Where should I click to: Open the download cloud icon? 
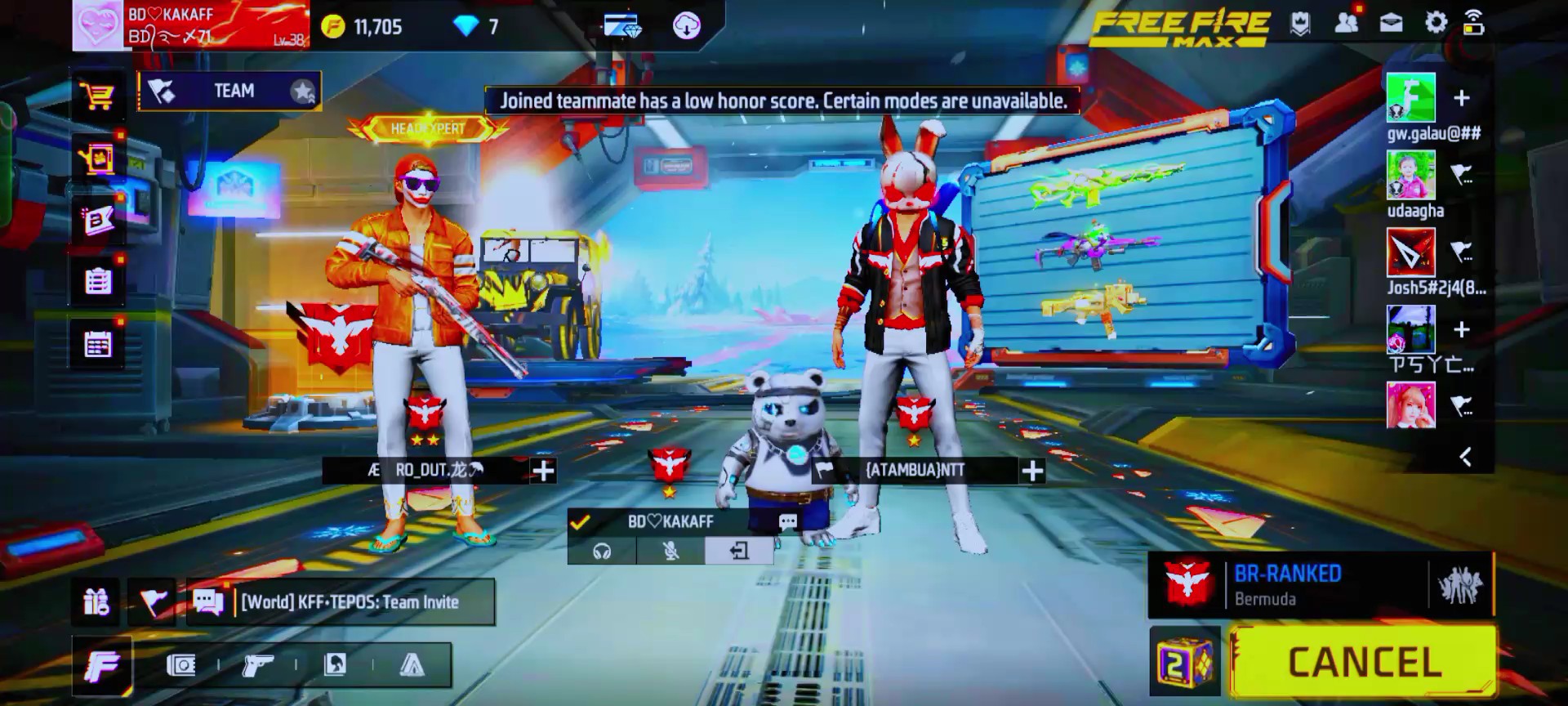click(686, 26)
